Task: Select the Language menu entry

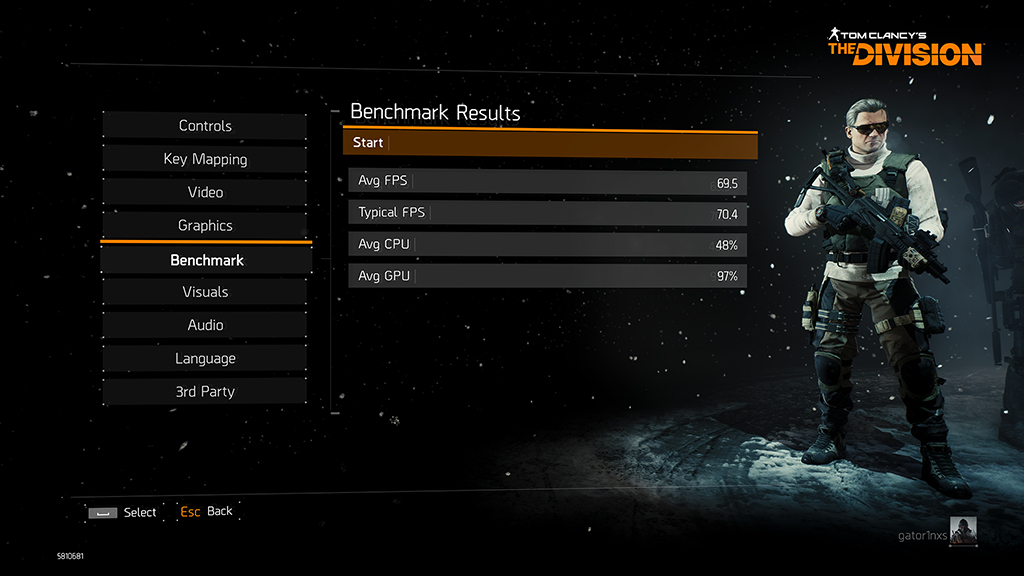Action: click(x=205, y=358)
